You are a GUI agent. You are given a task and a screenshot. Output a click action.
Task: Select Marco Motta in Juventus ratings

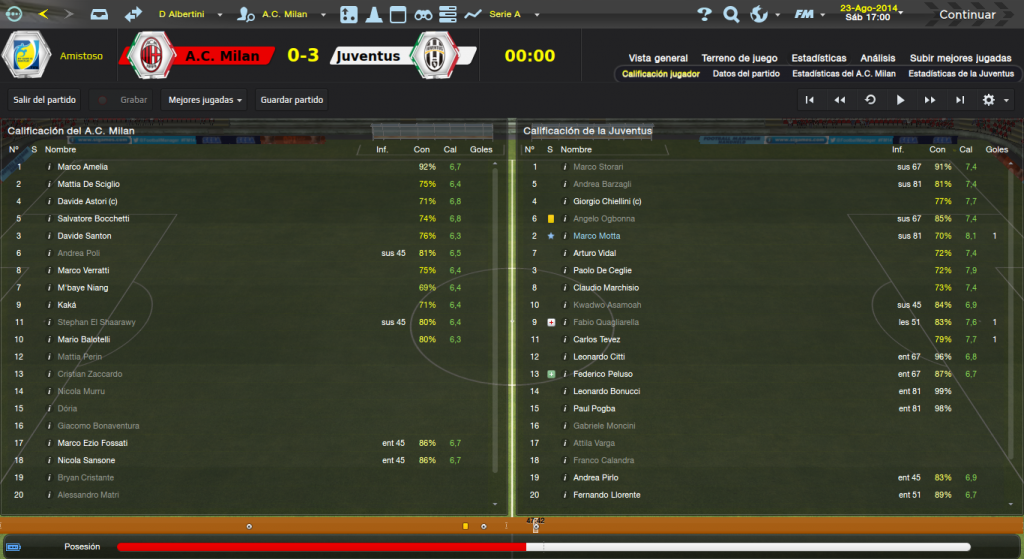pyautogui.click(x=597, y=236)
